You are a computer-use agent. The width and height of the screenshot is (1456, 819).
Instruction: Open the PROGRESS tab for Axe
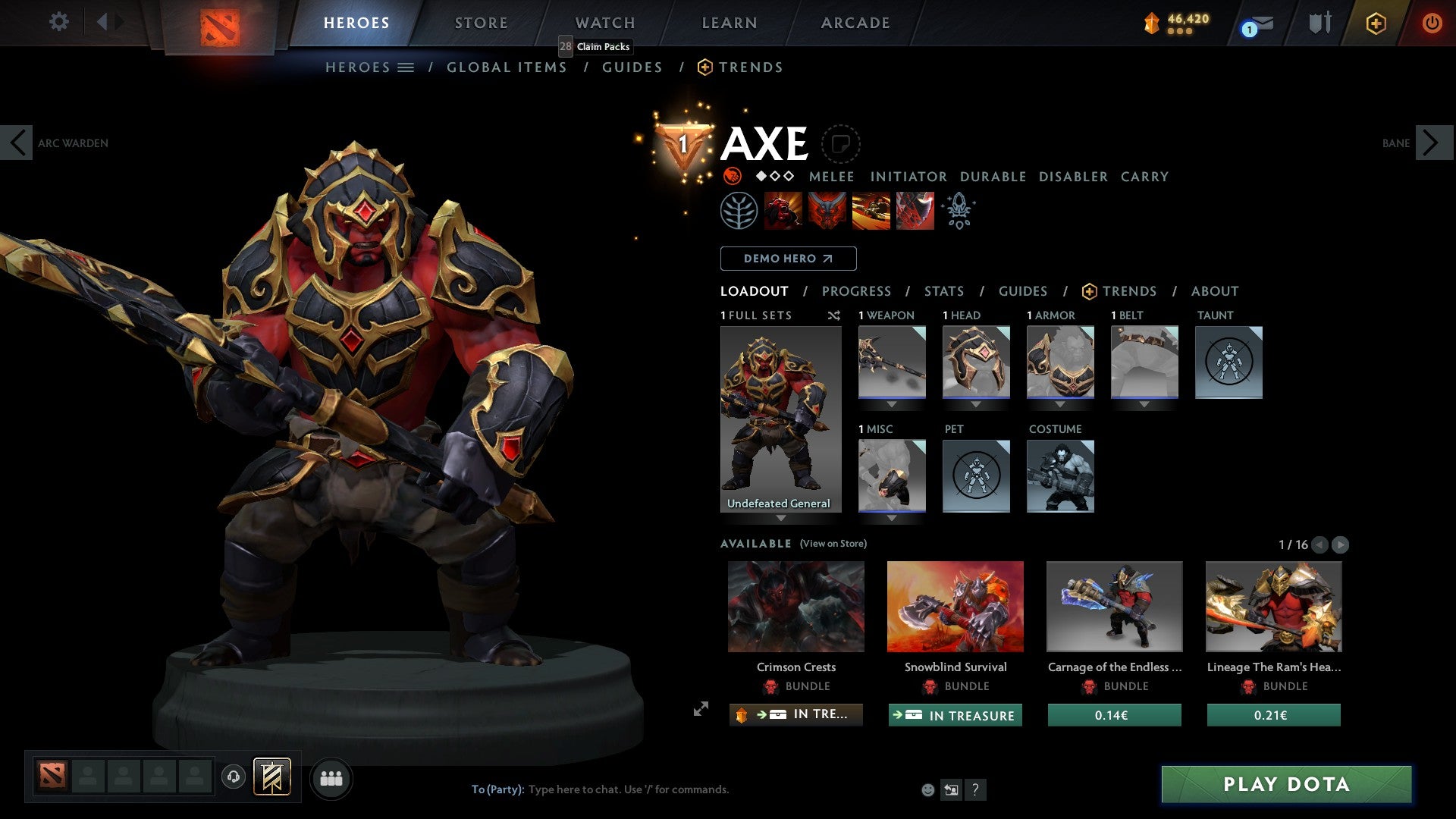pyautogui.click(x=856, y=291)
